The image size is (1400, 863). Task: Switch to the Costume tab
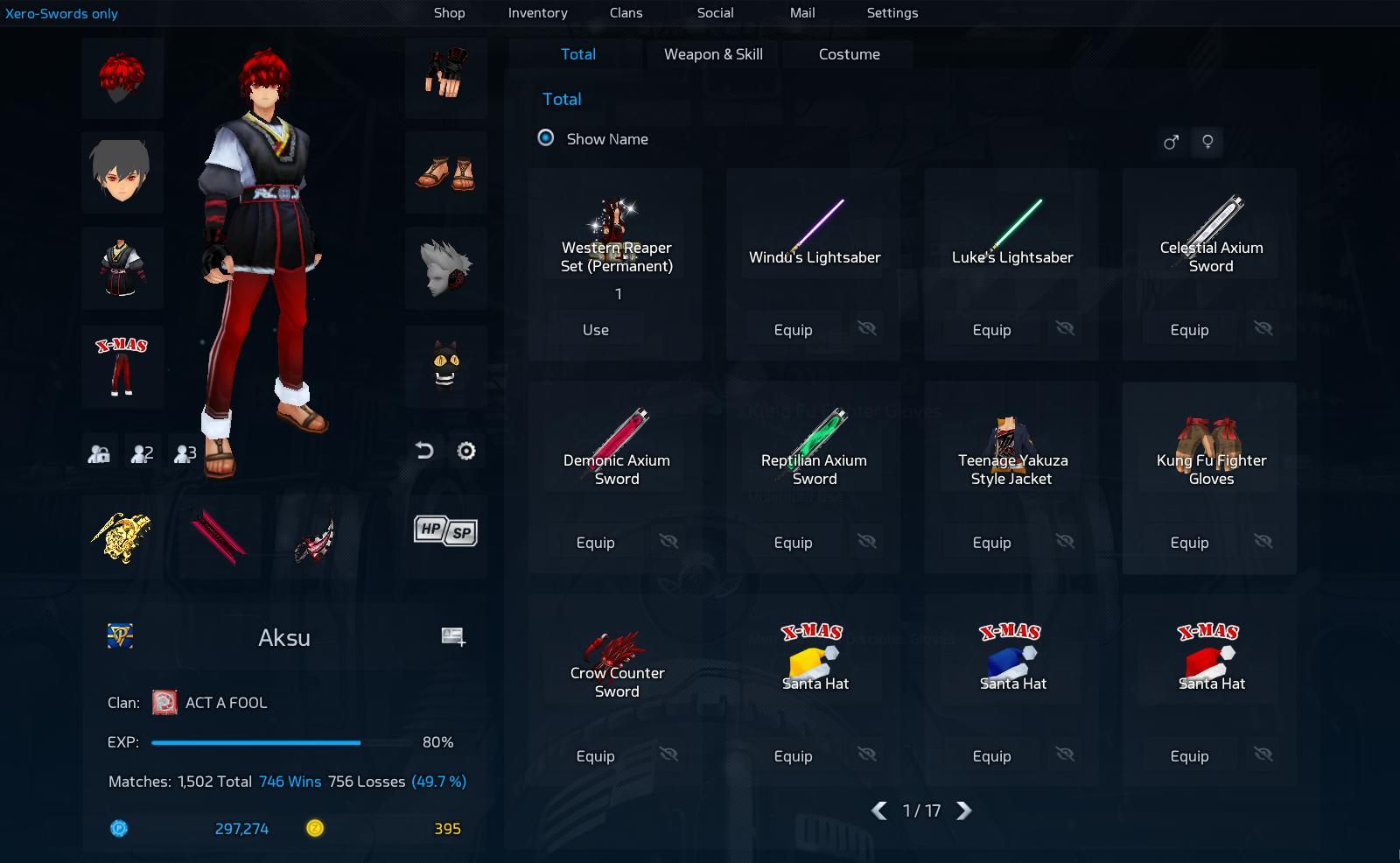pos(849,54)
